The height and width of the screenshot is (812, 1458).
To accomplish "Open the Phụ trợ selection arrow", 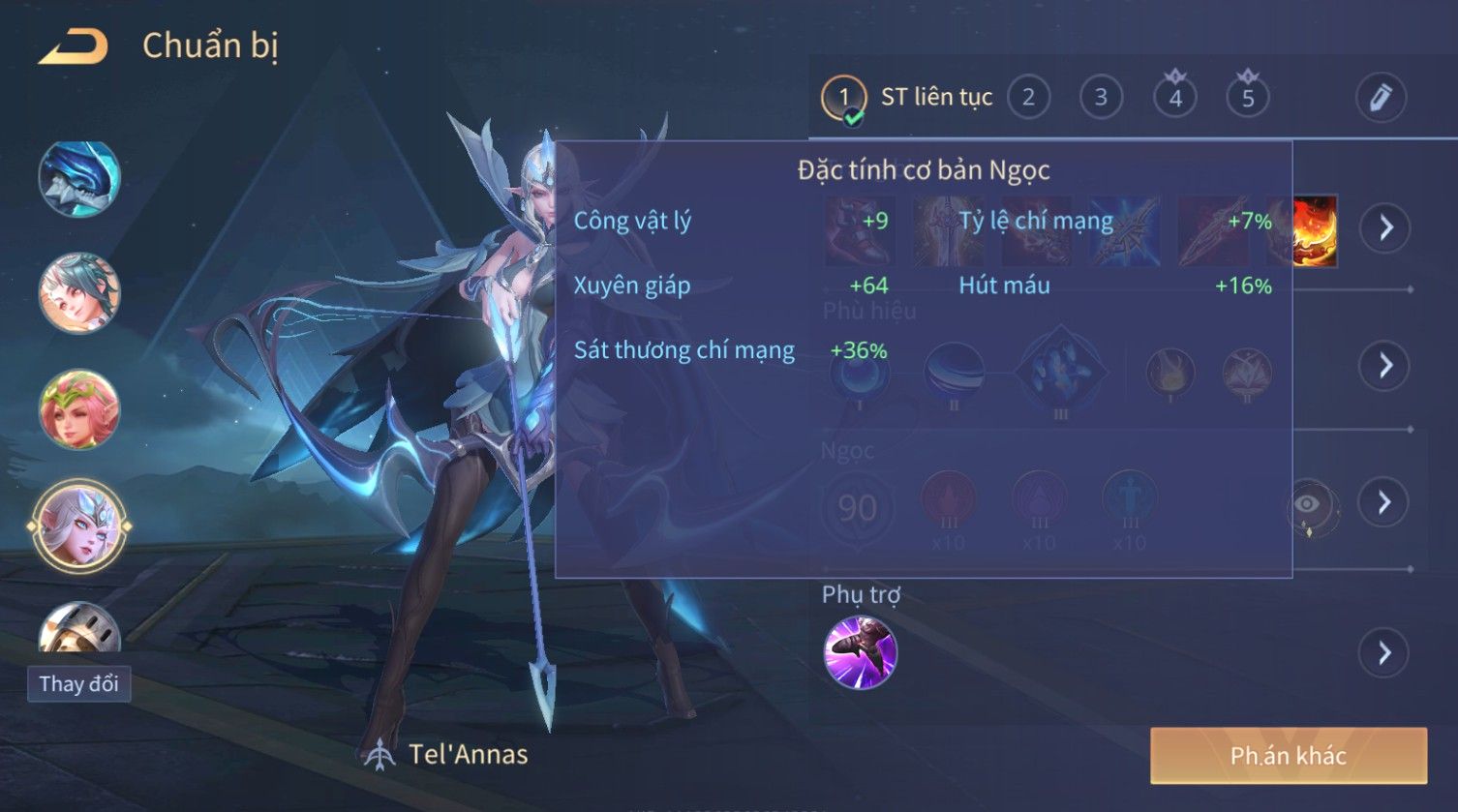I will [x=1384, y=653].
